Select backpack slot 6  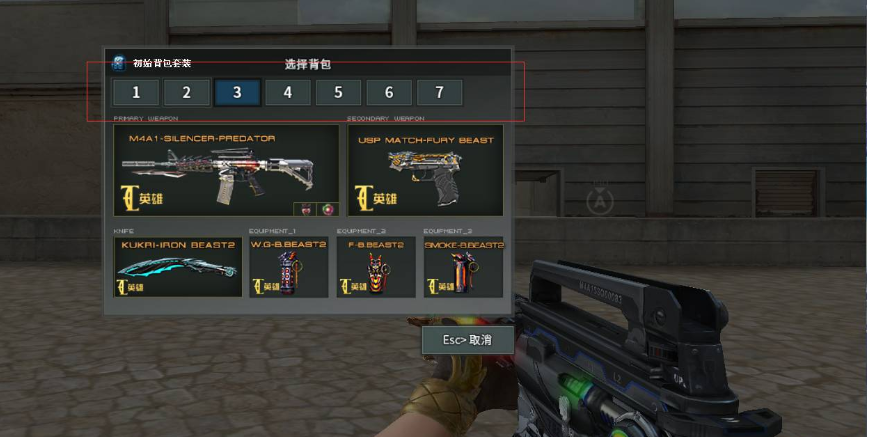click(389, 93)
